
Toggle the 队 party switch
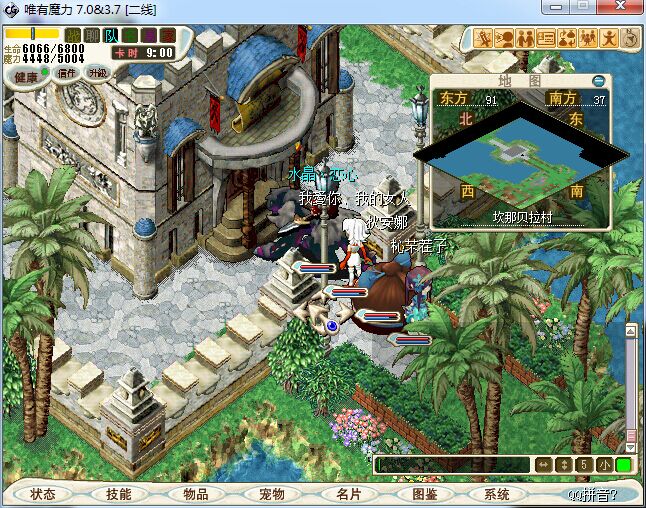(111, 35)
